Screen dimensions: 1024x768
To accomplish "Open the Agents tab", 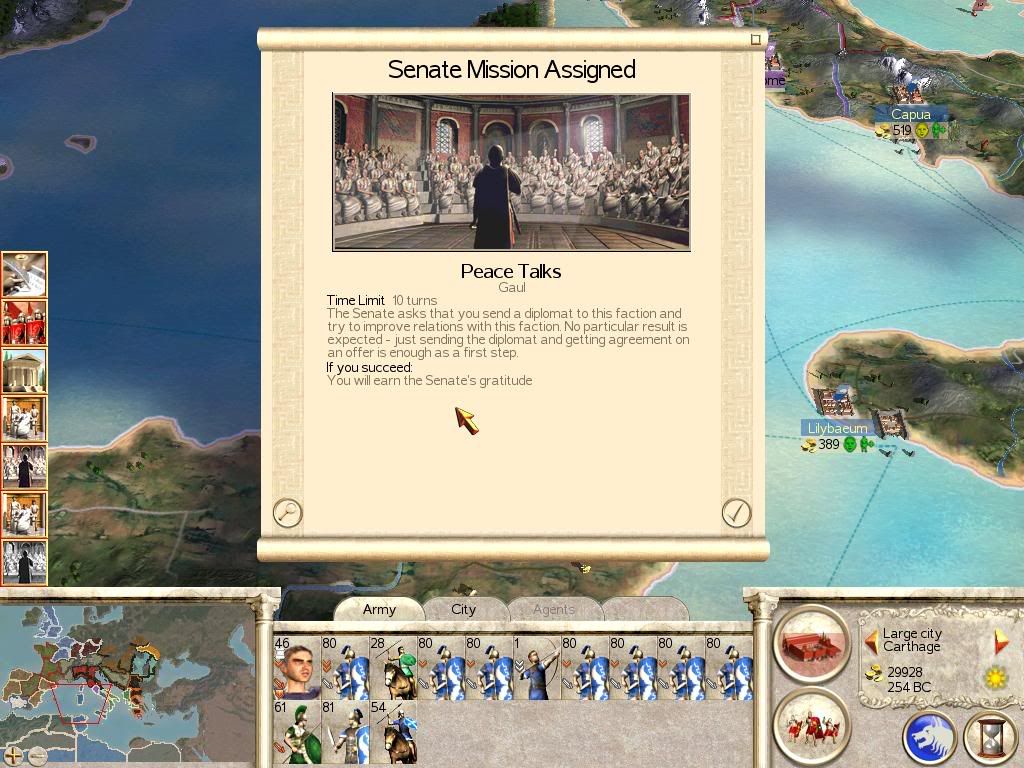I will 553,609.
